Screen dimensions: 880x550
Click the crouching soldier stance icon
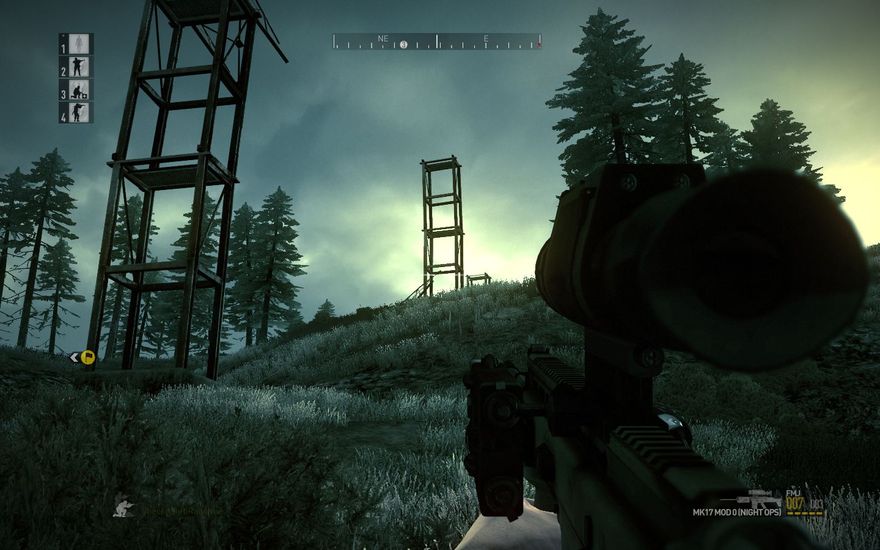click(x=123, y=507)
